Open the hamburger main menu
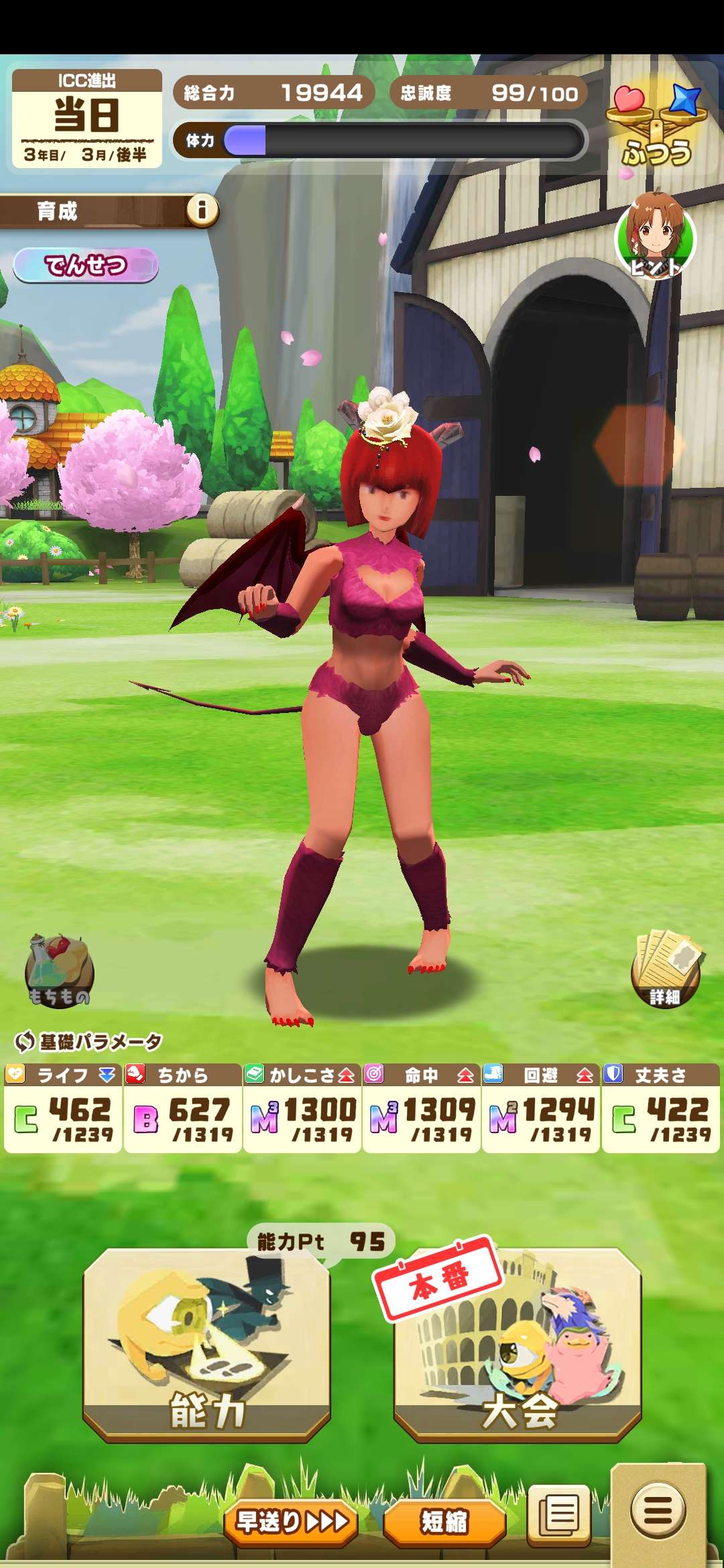The image size is (724, 1568). click(658, 1512)
